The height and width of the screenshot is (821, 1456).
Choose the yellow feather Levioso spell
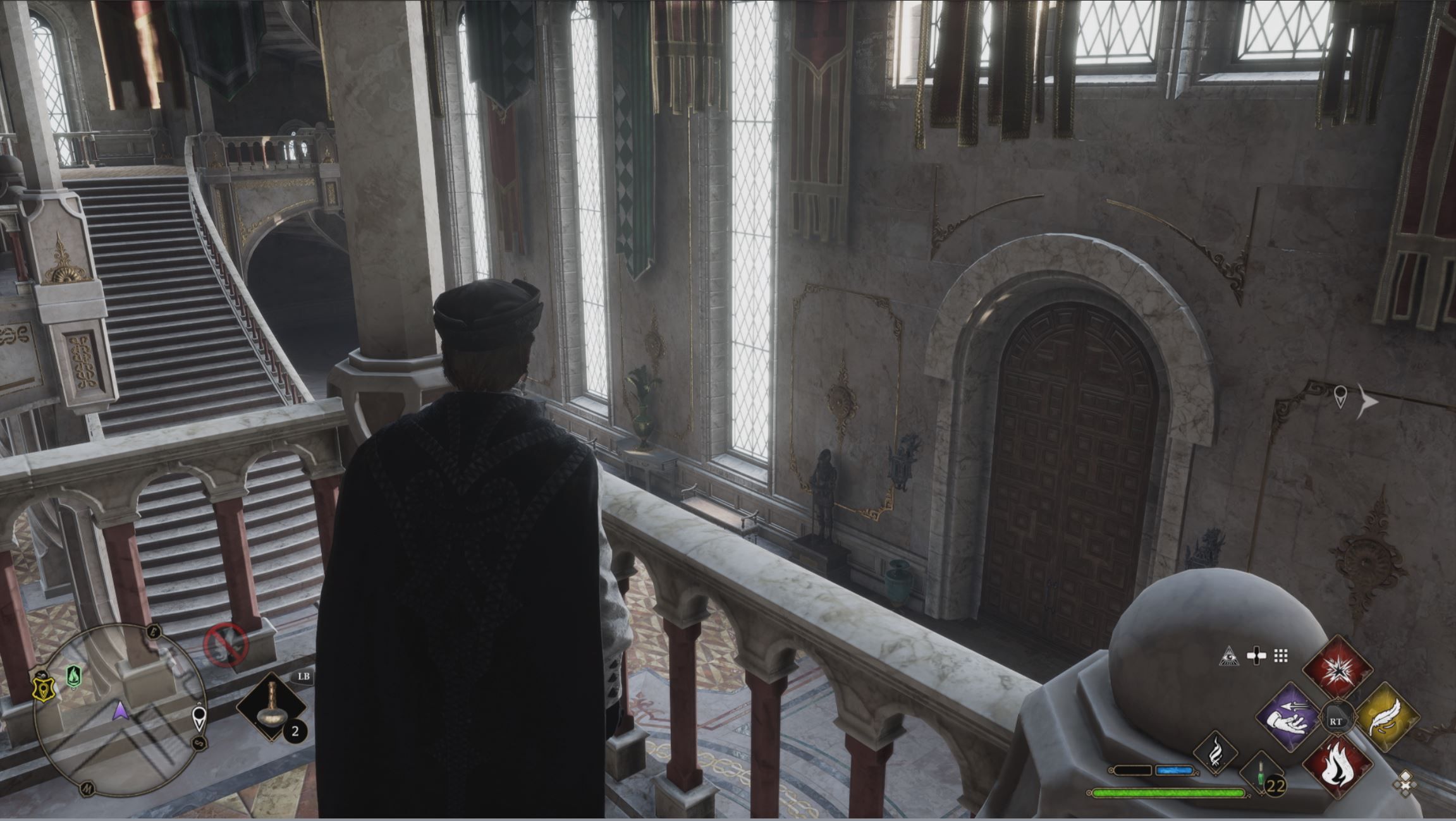[1387, 719]
